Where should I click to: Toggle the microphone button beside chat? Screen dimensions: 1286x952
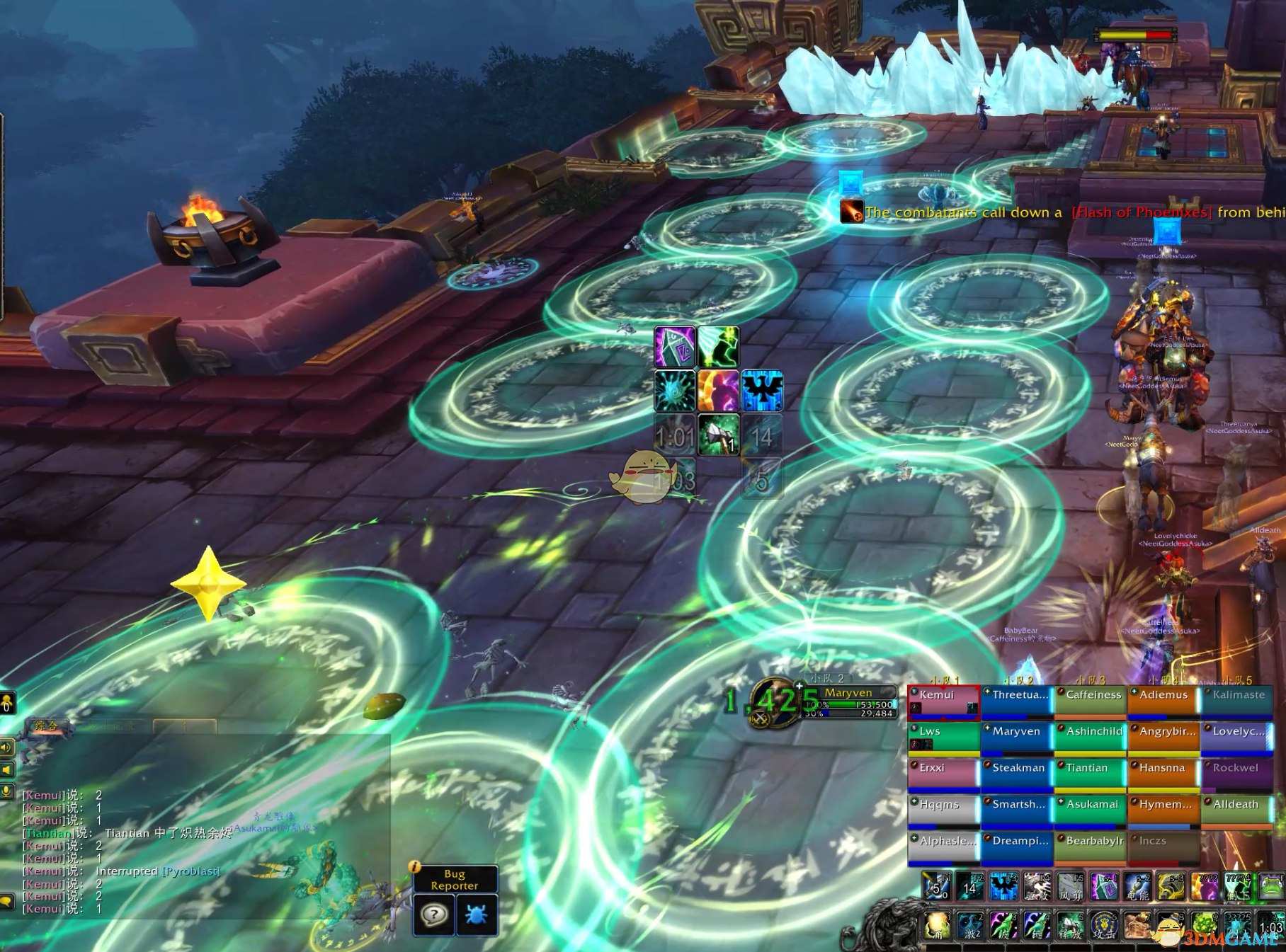click(x=7, y=791)
